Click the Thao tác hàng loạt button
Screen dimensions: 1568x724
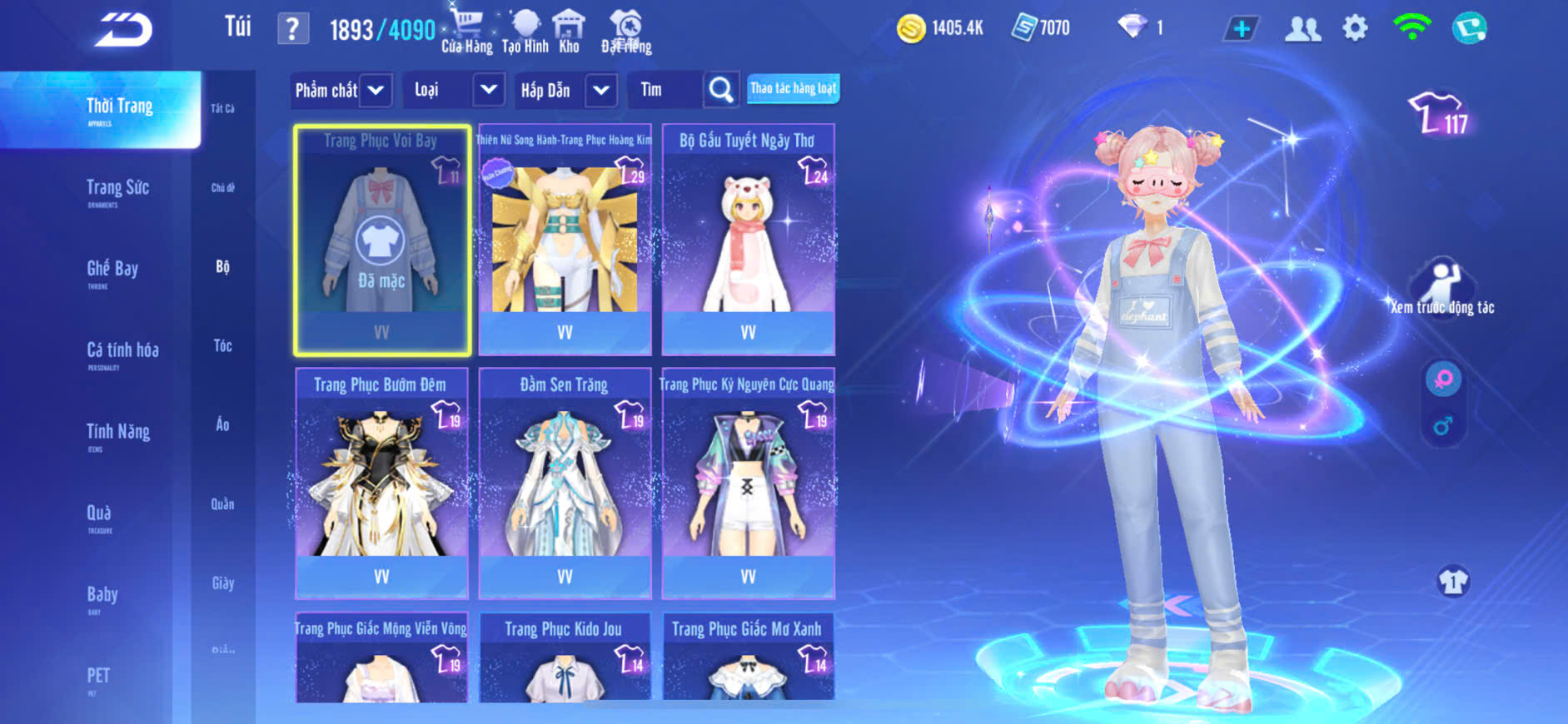793,88
